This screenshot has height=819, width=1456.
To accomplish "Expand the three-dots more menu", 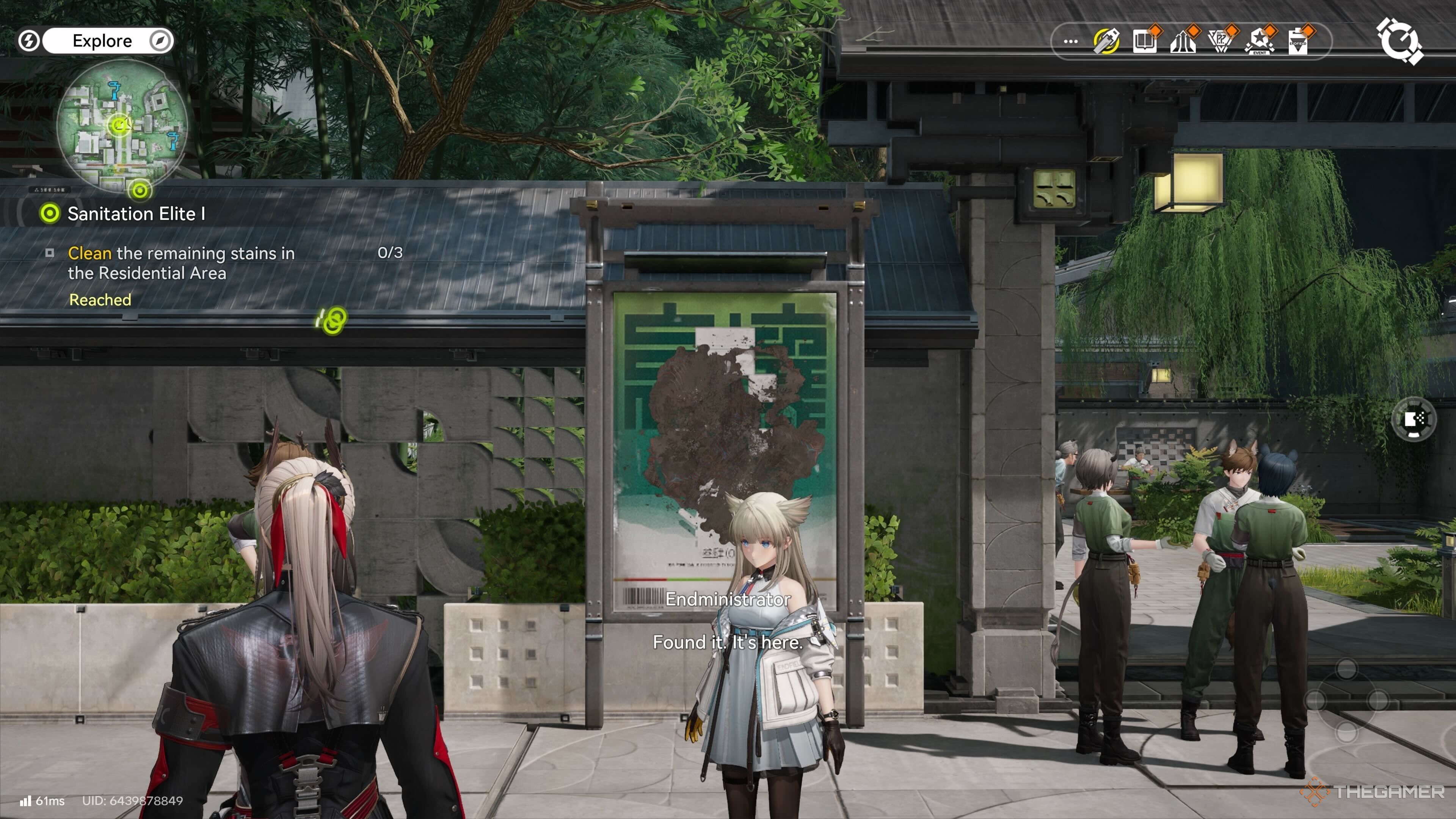I will [1070, 41].
